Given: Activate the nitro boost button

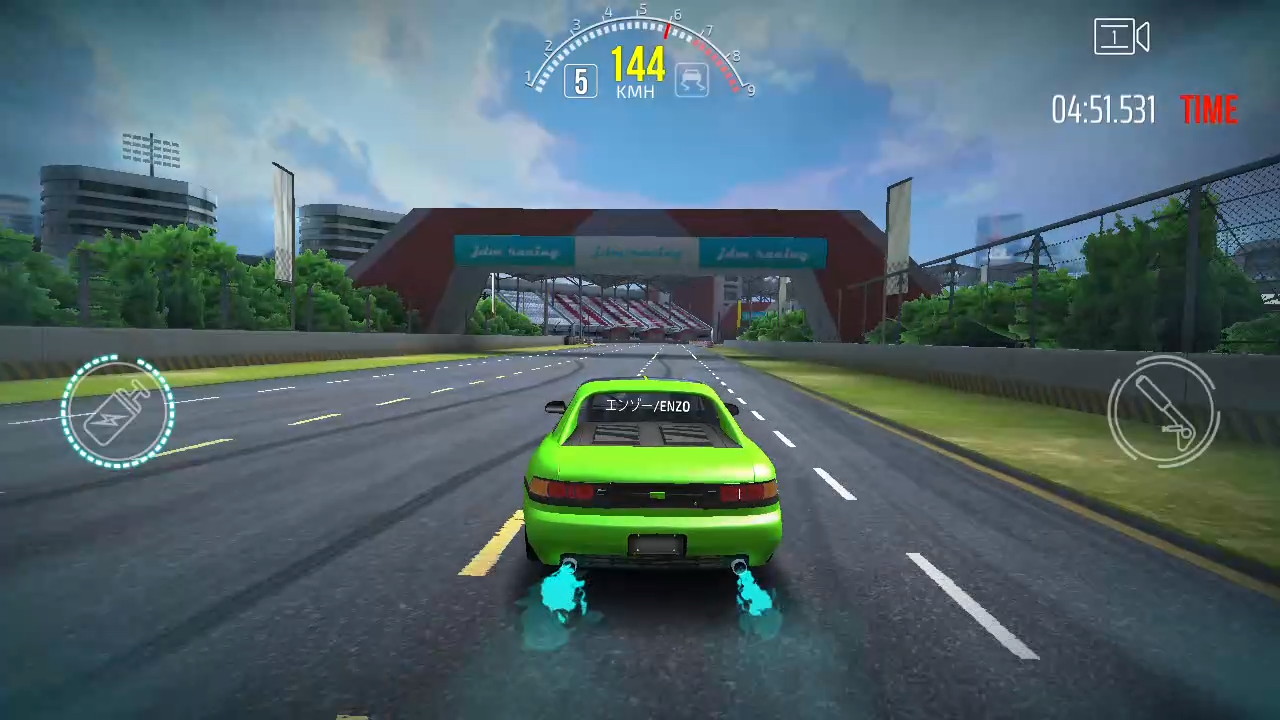Looking at the screenshot, I should tap(117, 412).
